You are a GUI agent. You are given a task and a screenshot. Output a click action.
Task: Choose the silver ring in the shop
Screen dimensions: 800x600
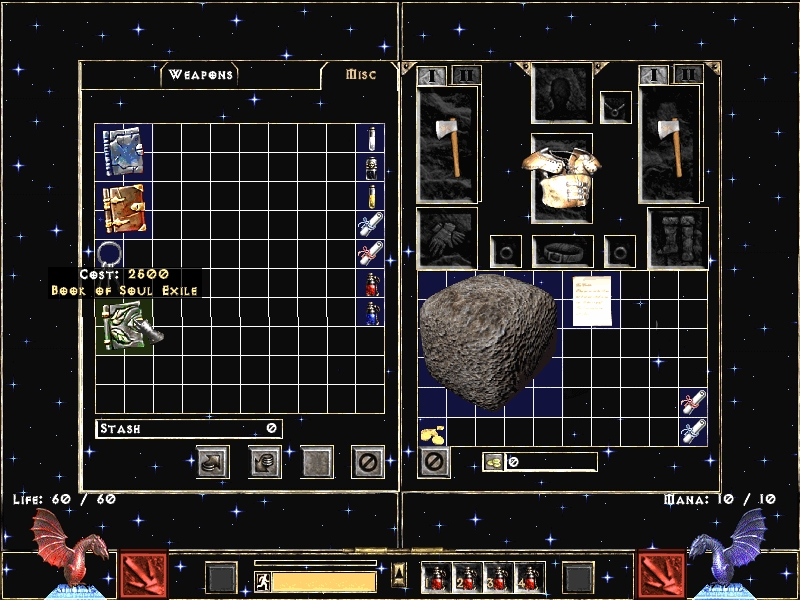tap(109, 253)
